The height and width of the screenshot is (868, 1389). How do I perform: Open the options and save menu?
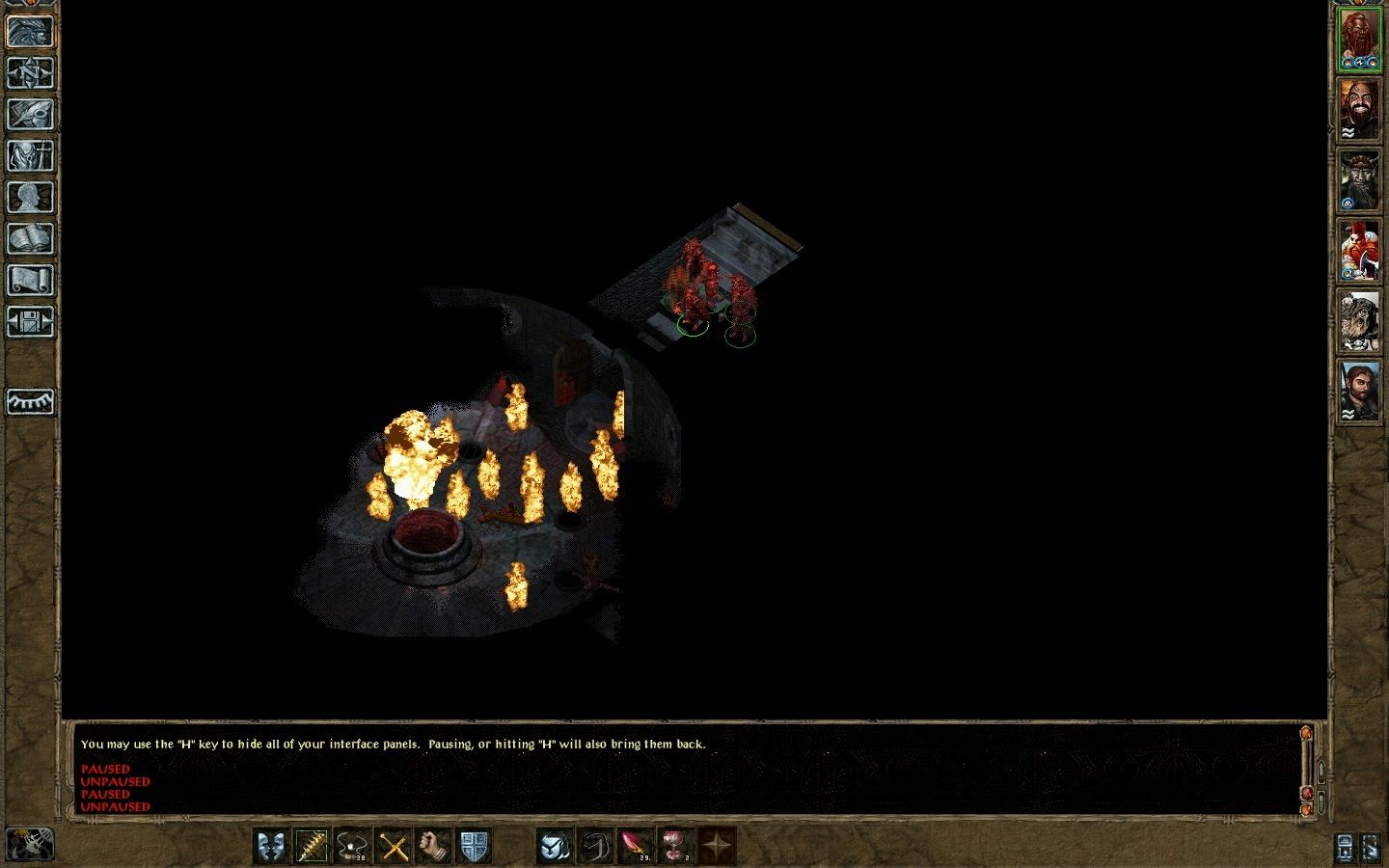[30, 321]
